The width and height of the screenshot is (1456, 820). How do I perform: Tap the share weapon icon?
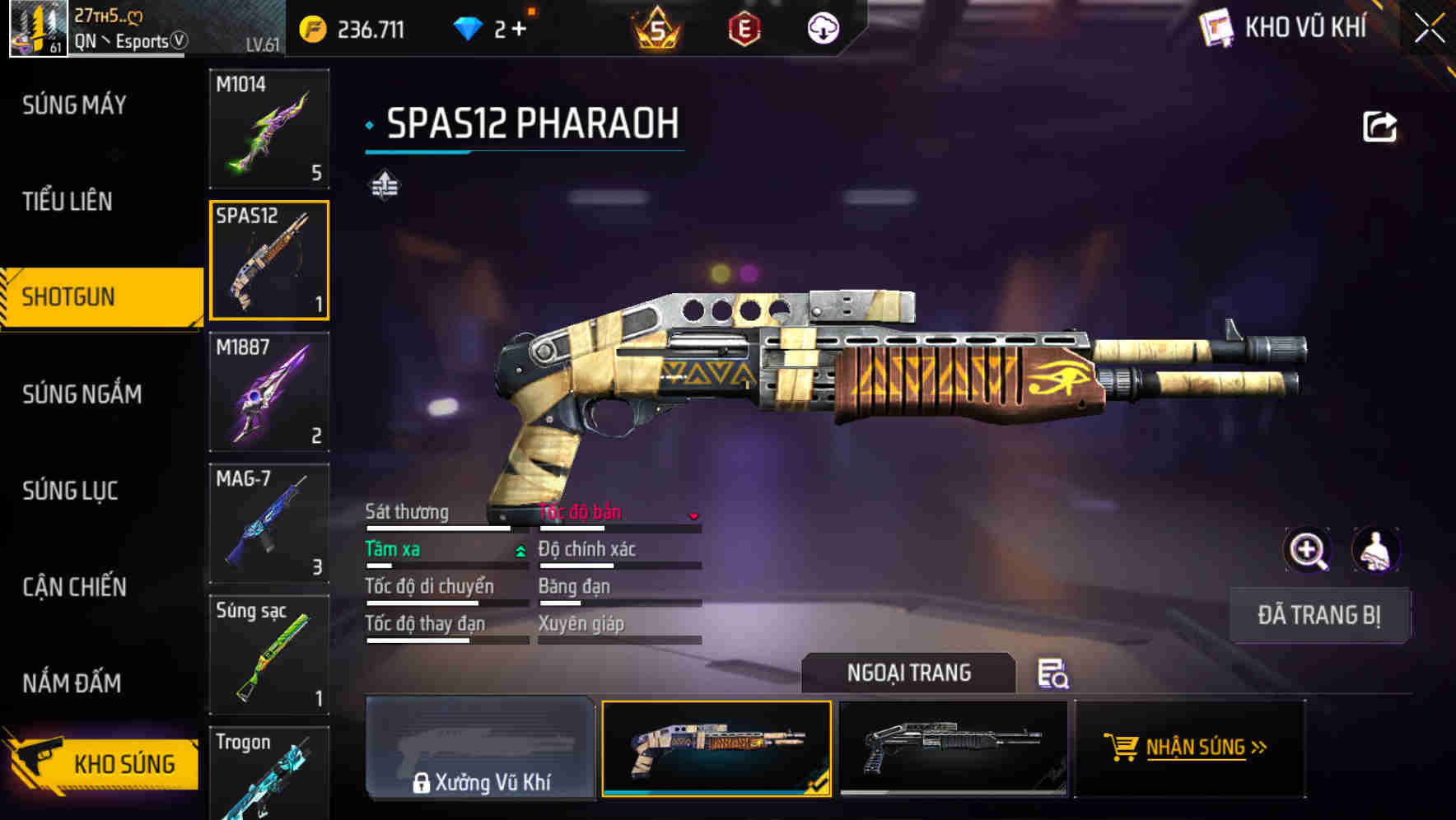[1379, 125]
